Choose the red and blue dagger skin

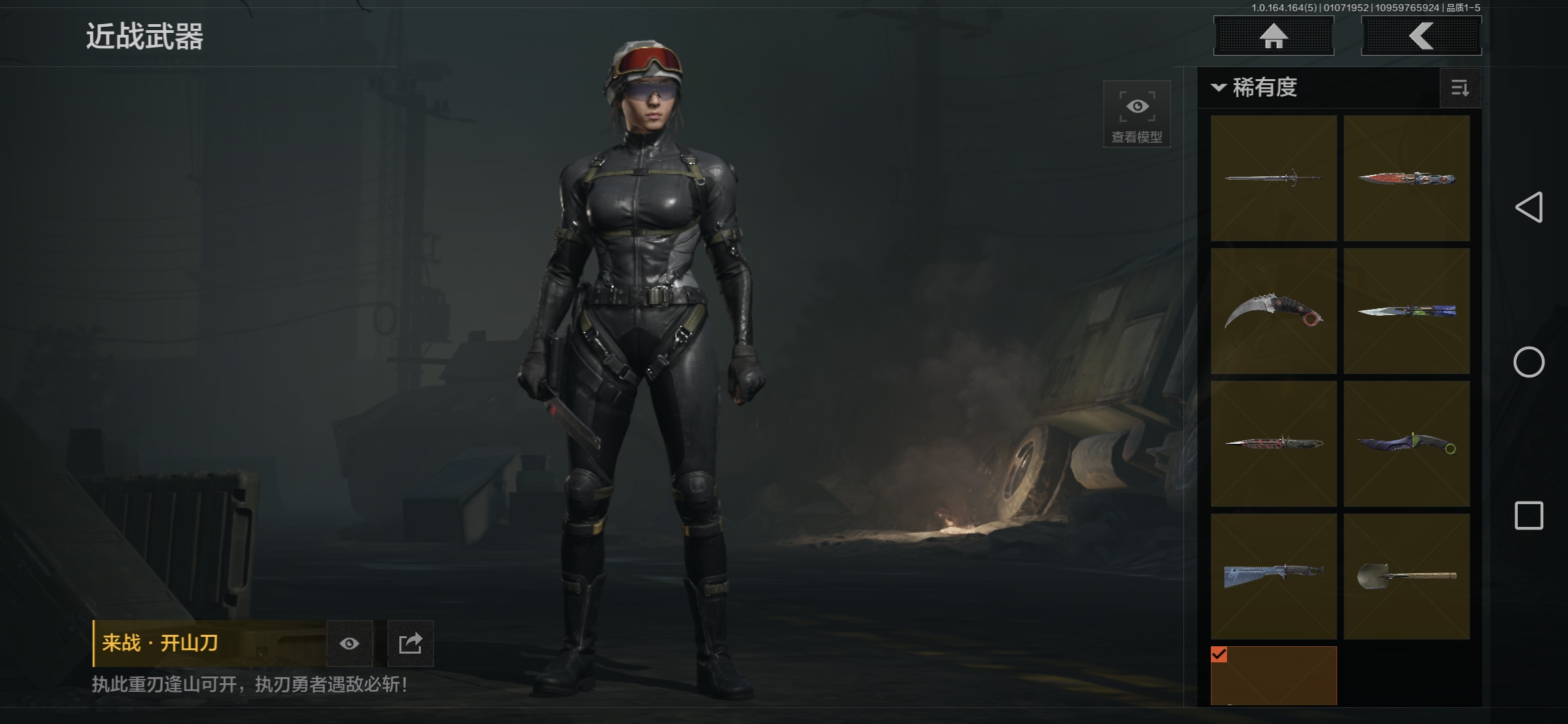pos(1407,178)
